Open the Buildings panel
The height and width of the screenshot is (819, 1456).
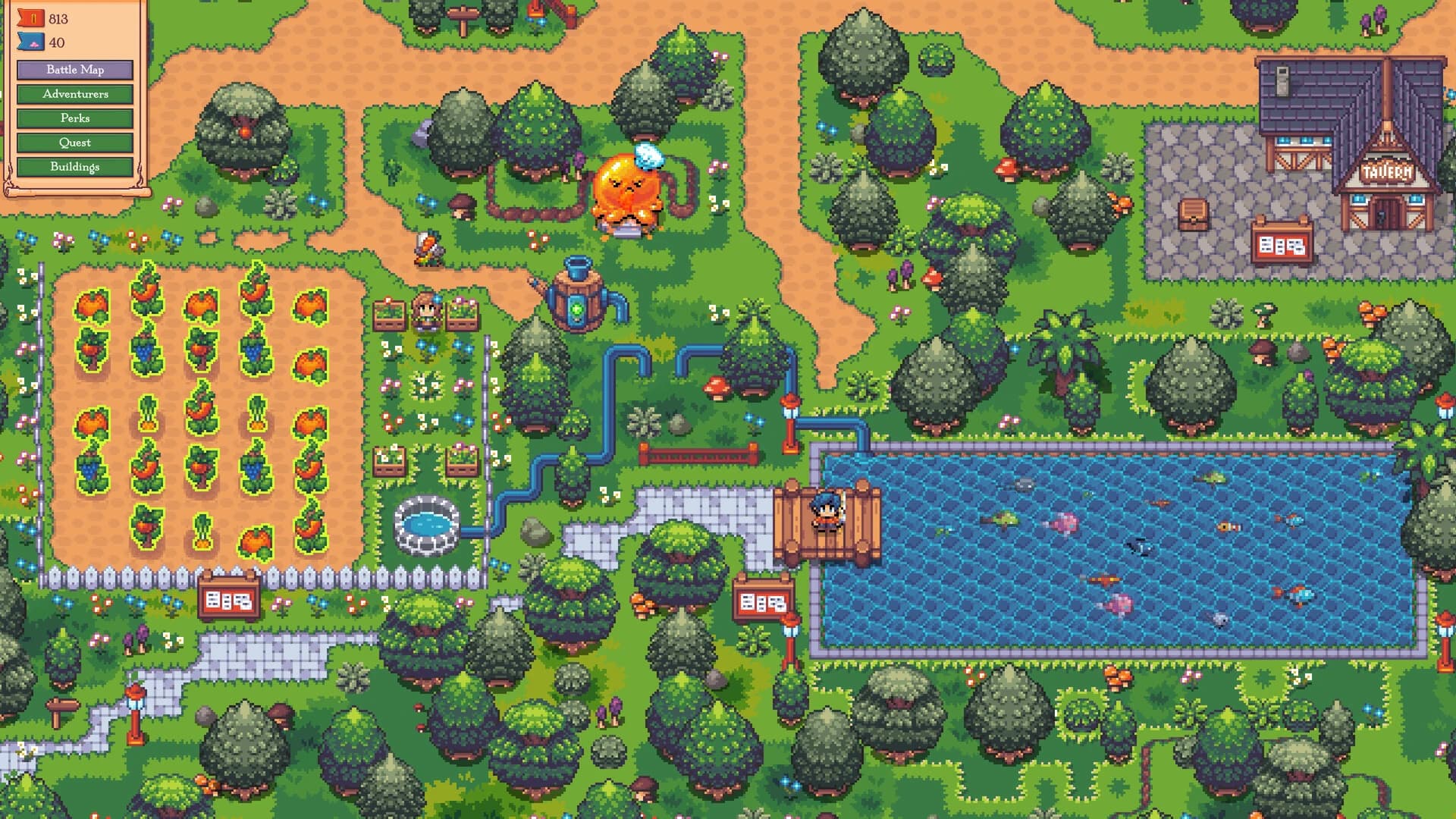tap(75, 167)
